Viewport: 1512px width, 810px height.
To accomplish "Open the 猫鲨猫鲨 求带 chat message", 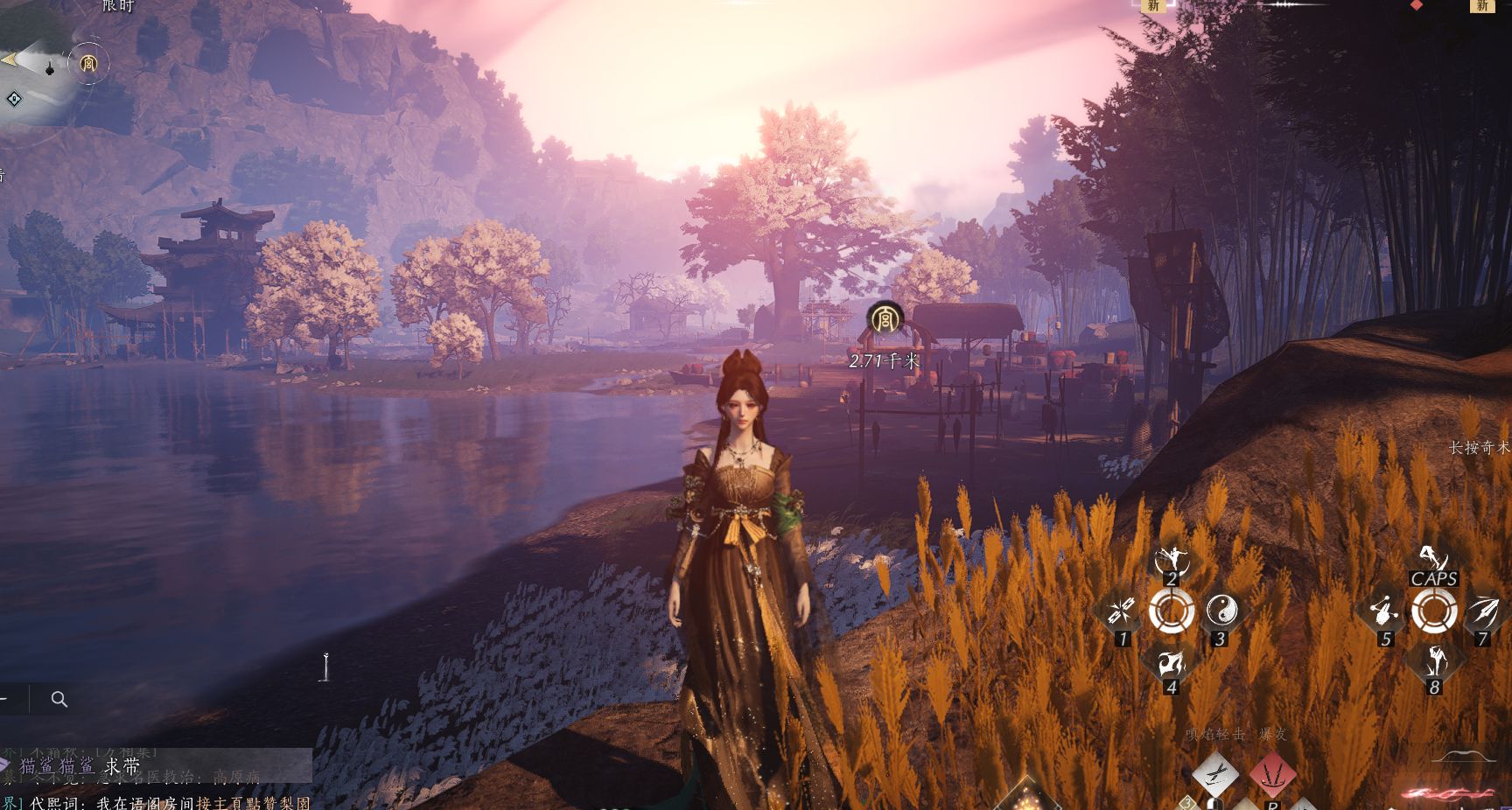I will click(79, 767).
